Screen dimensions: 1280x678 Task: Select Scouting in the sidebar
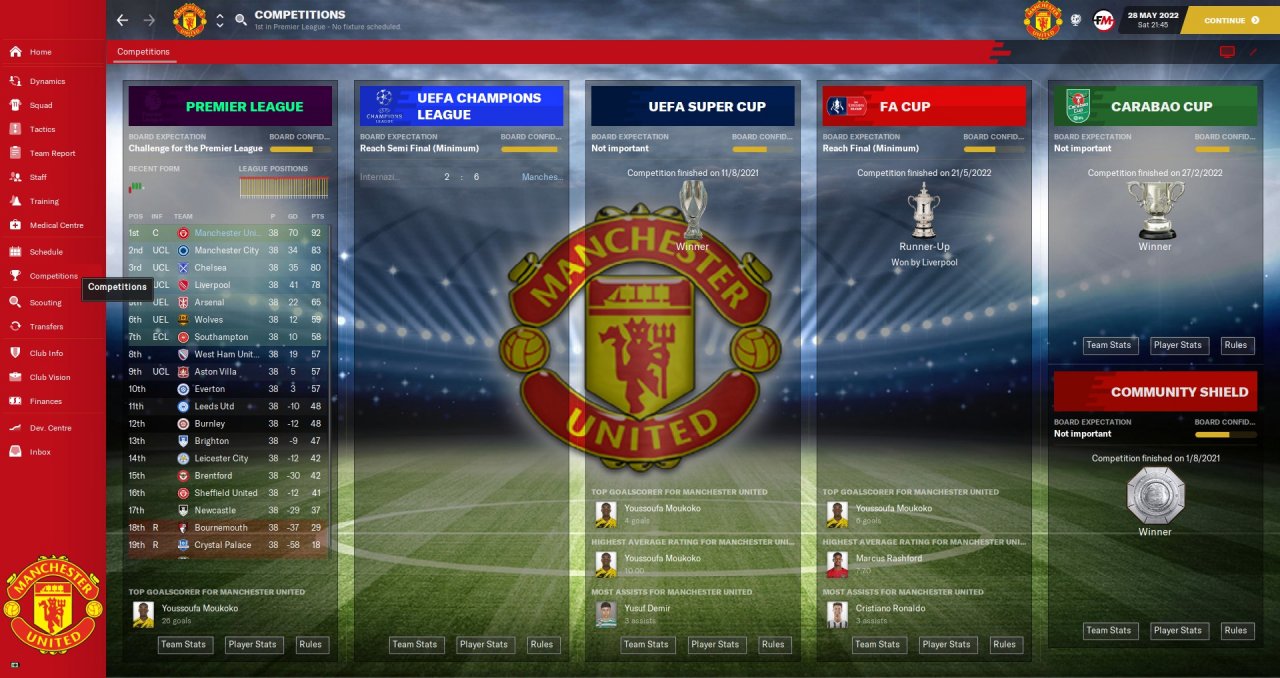coord(45,302)
